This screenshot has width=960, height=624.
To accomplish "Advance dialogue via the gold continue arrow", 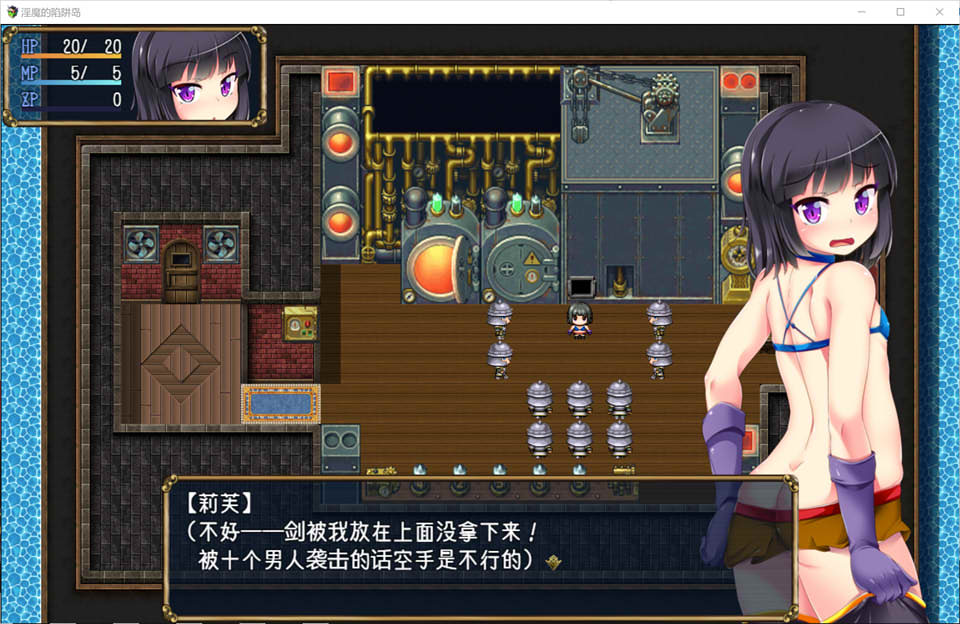I will click(x=553, y=562).
